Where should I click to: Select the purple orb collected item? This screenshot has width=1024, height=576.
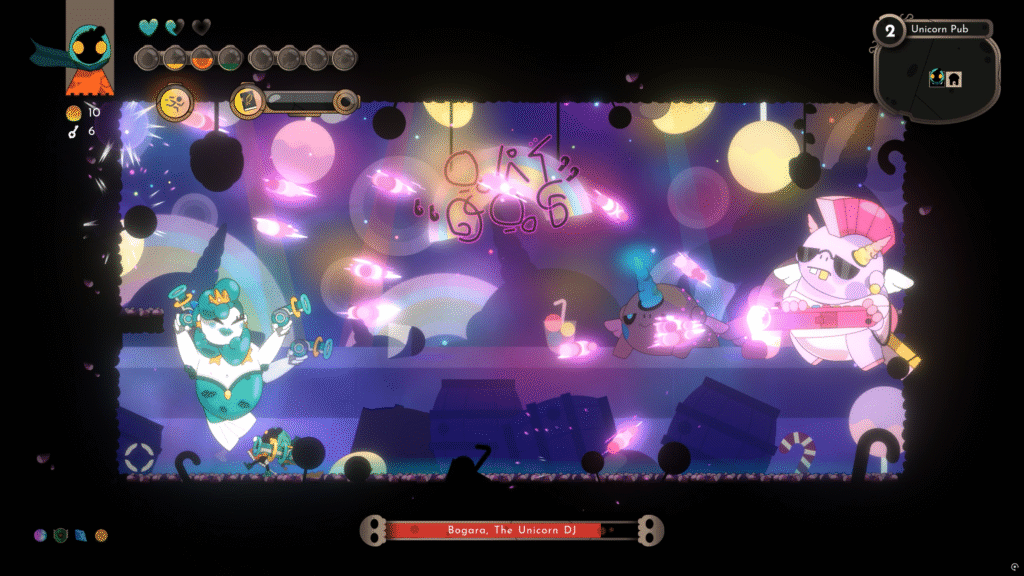point(40,535)
